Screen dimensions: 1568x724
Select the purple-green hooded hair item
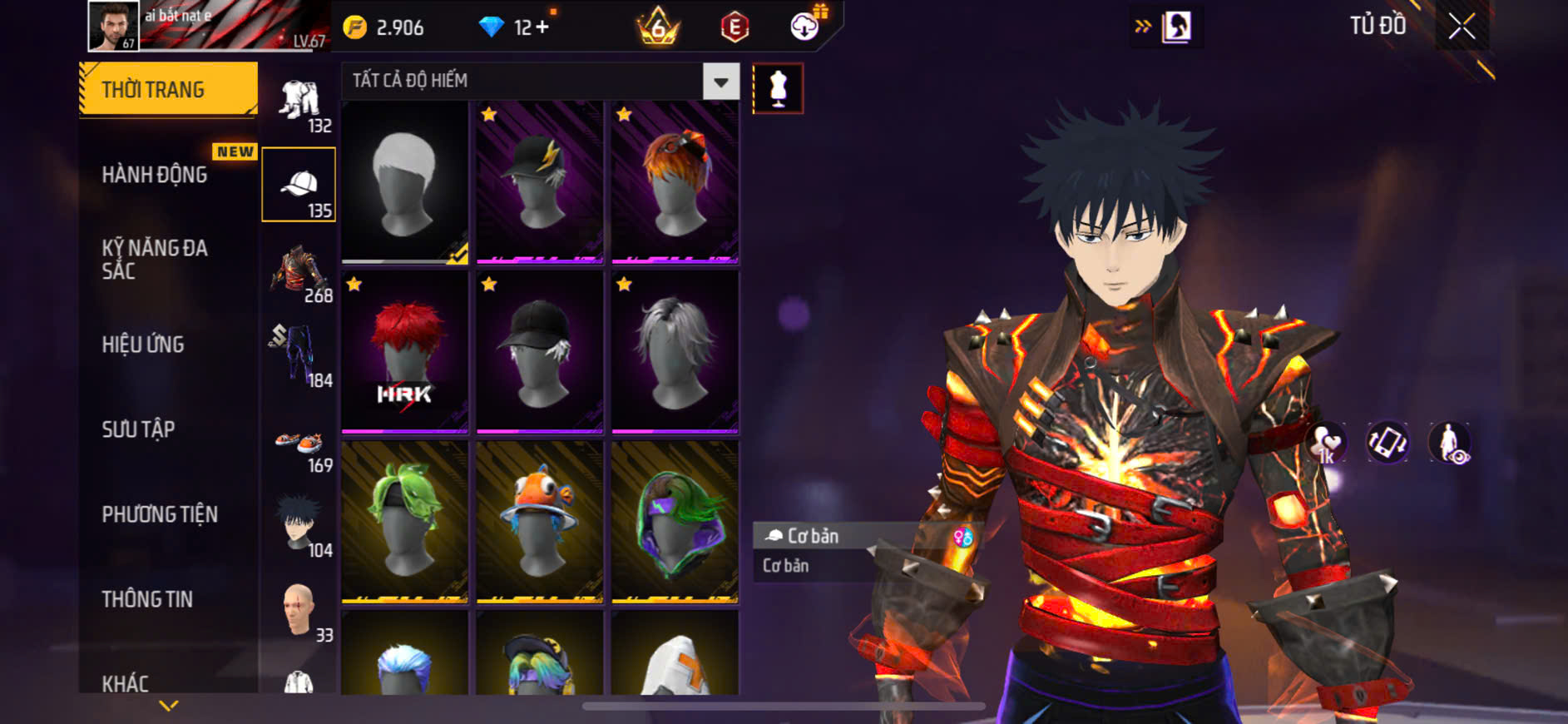[675, 521]
